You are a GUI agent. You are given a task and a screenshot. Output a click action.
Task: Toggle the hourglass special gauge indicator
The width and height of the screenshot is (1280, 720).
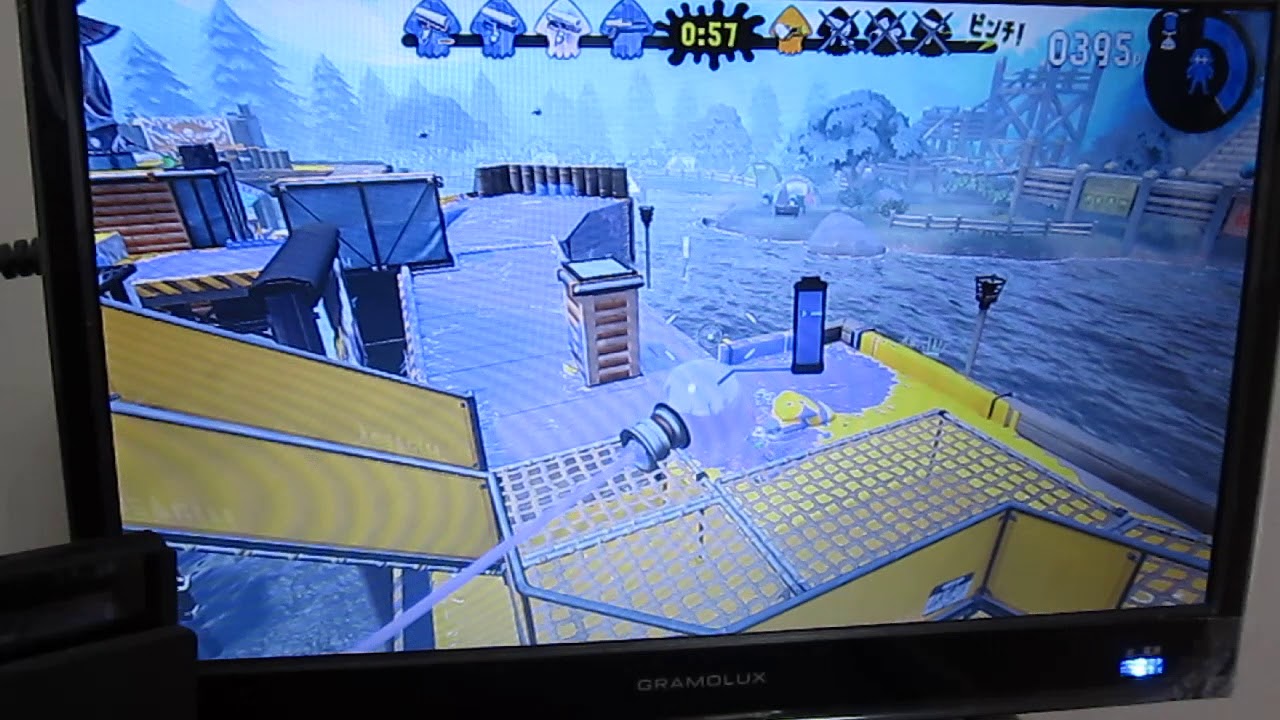pyautogui.click(x=1168, y=32)
